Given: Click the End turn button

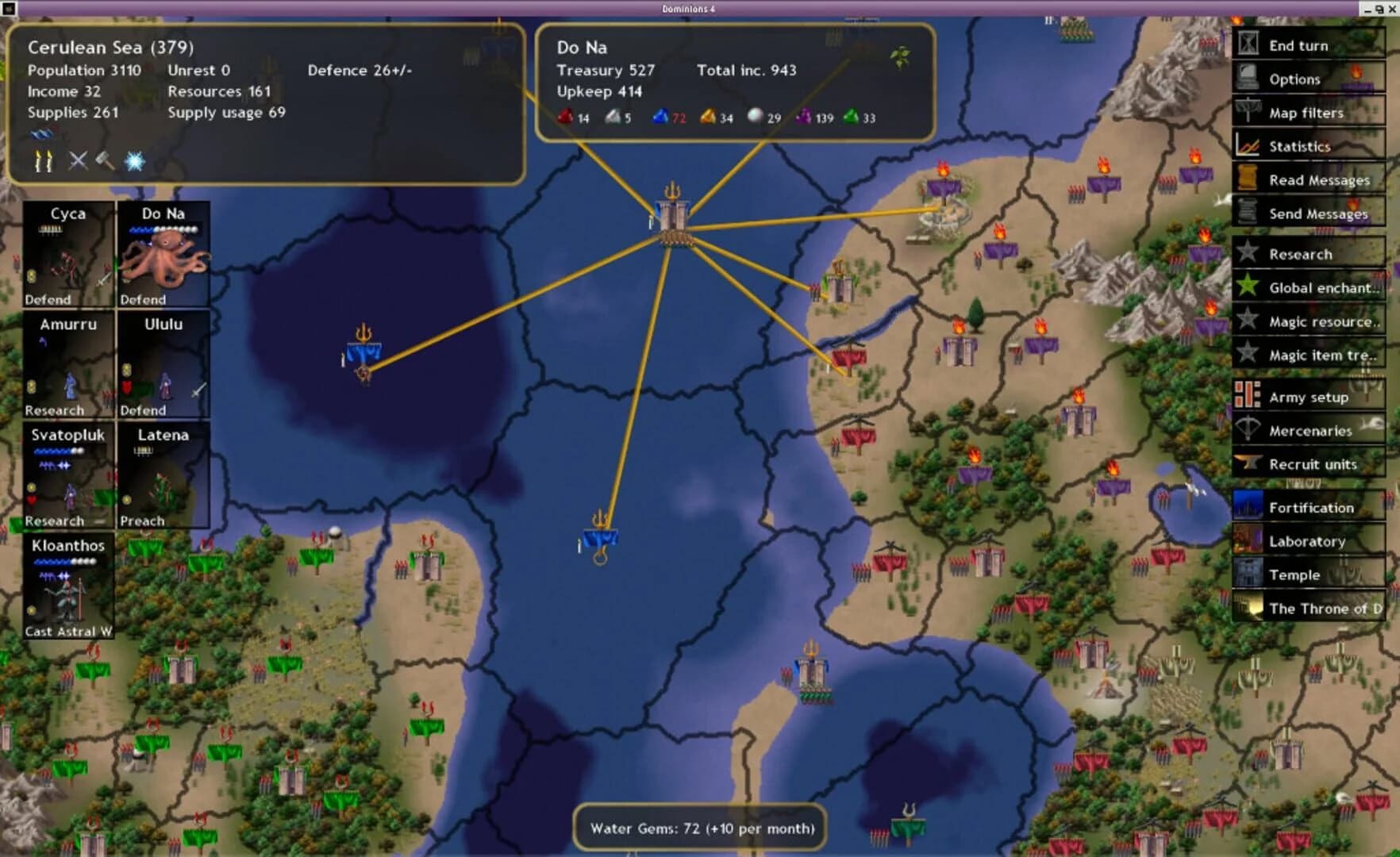Looking at the screenshot, I should point(1298,45).
